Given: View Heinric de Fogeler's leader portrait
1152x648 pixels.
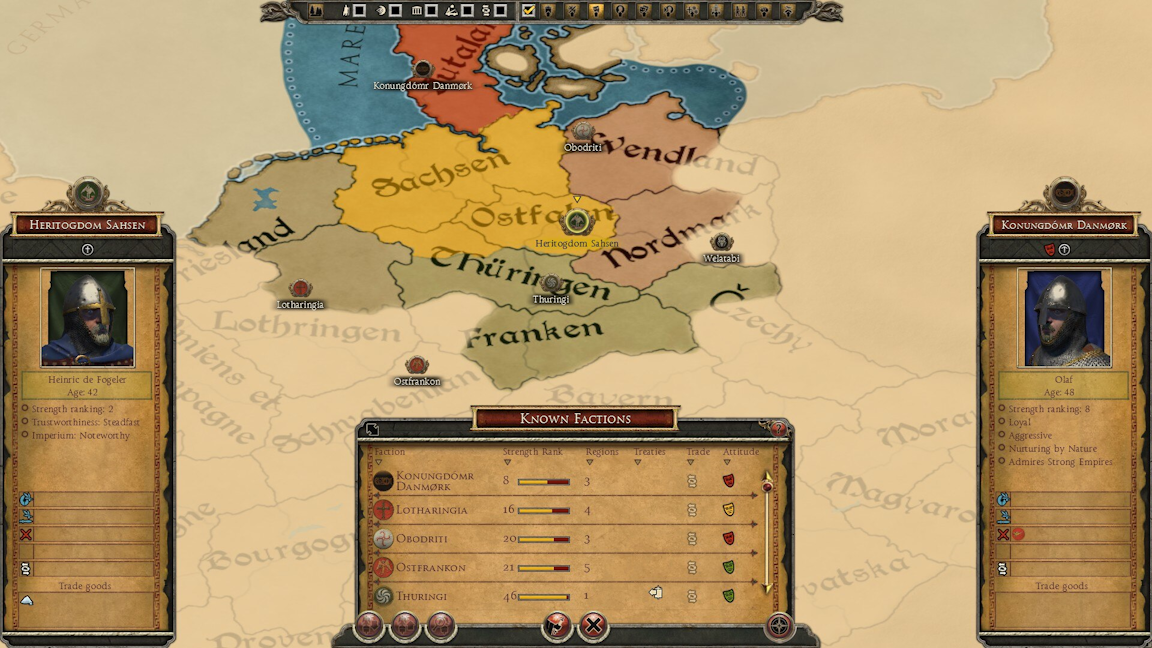Looking at the screenshot, I should click(x=87, y=318).
